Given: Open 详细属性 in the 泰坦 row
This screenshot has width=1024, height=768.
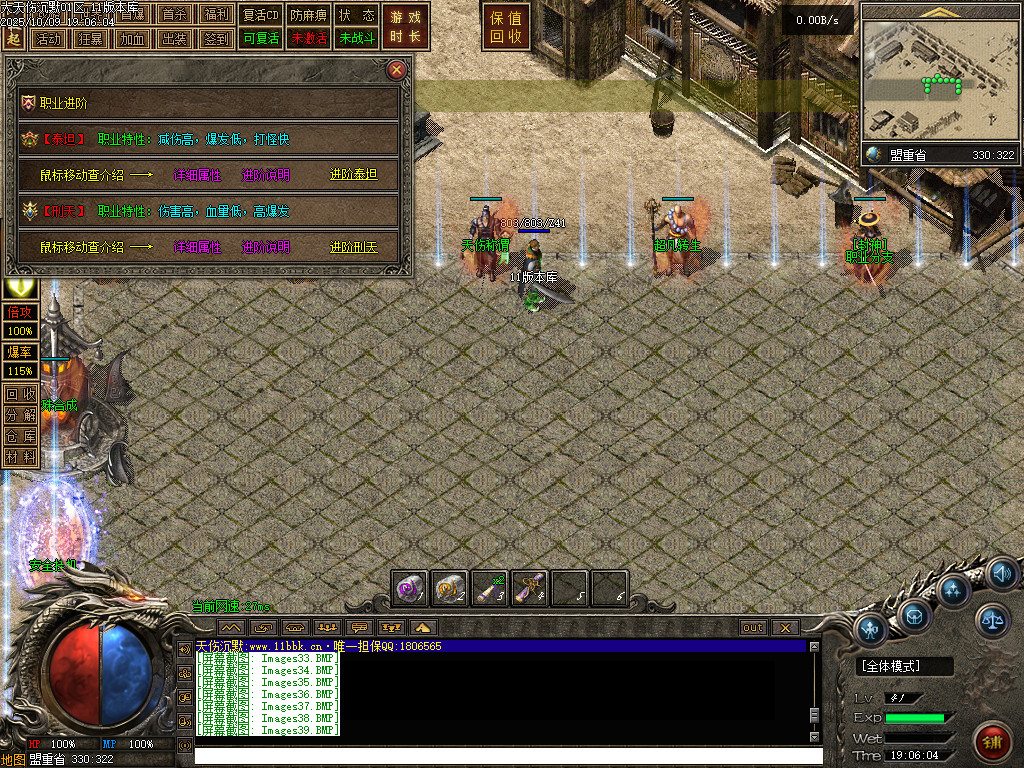Looking at the screenshot, I should click(x=198, y=175).
